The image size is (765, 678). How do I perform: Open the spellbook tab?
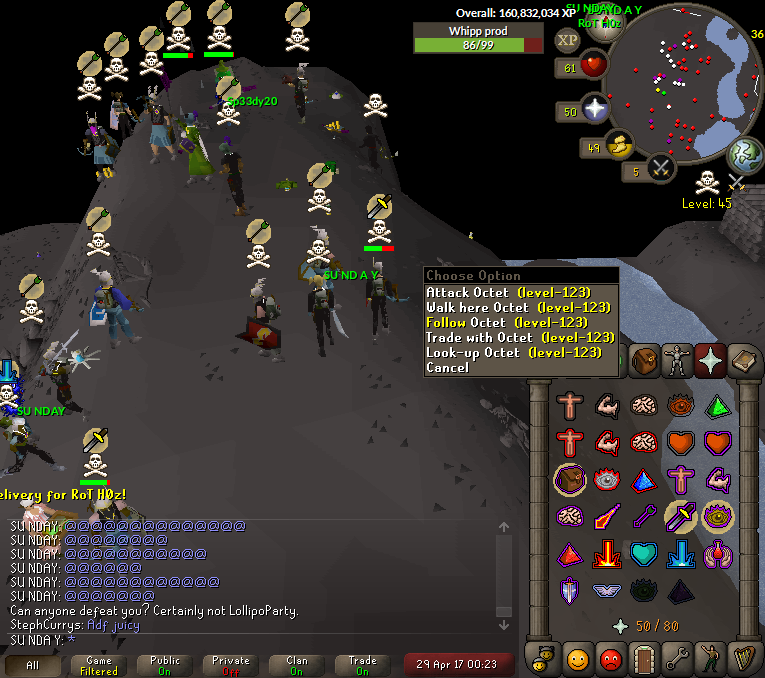pyautogui.click(x=744, y=358)
